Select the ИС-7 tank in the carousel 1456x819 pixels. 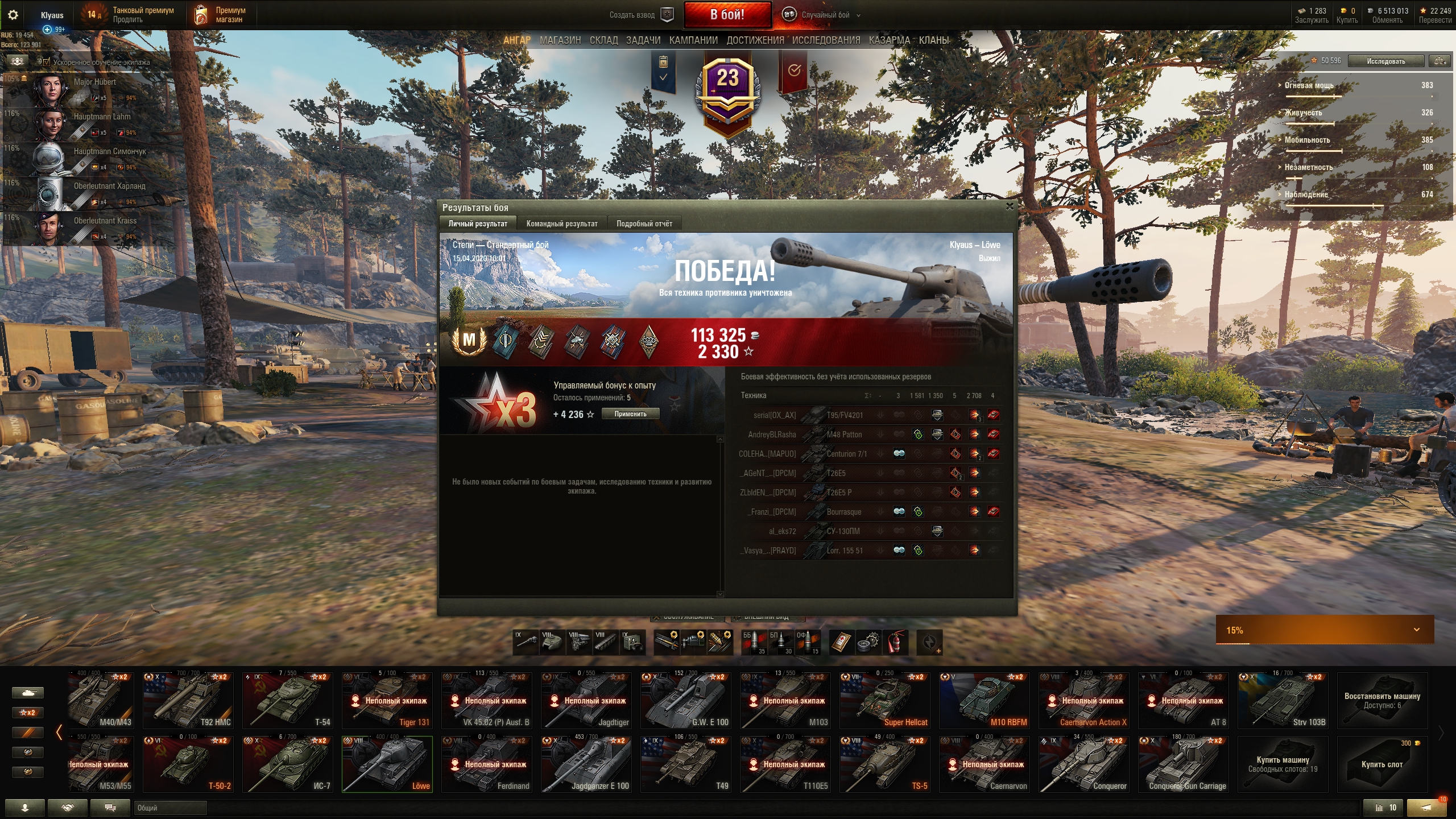(288, 764)
